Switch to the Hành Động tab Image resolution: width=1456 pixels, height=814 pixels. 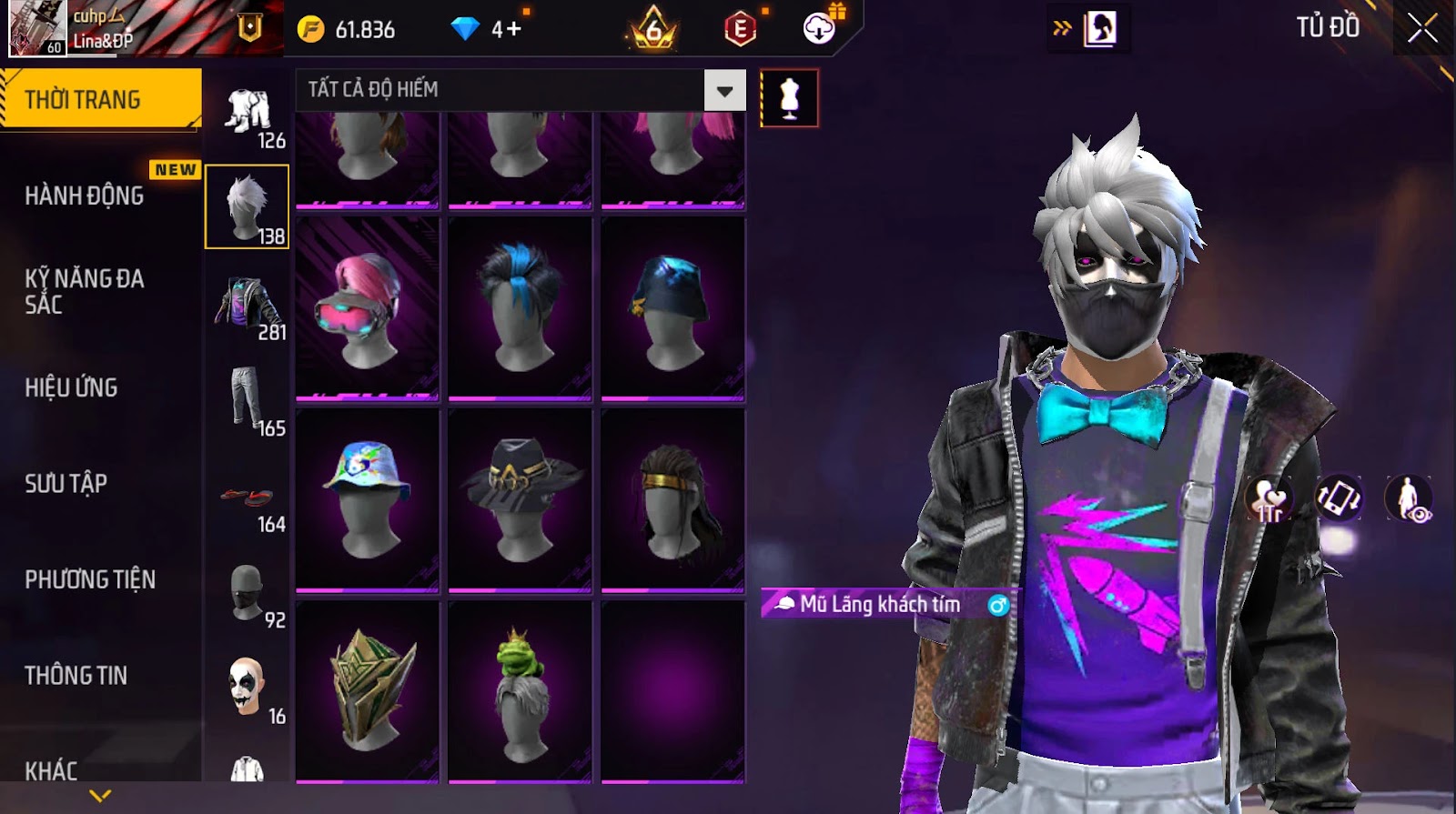85,196
